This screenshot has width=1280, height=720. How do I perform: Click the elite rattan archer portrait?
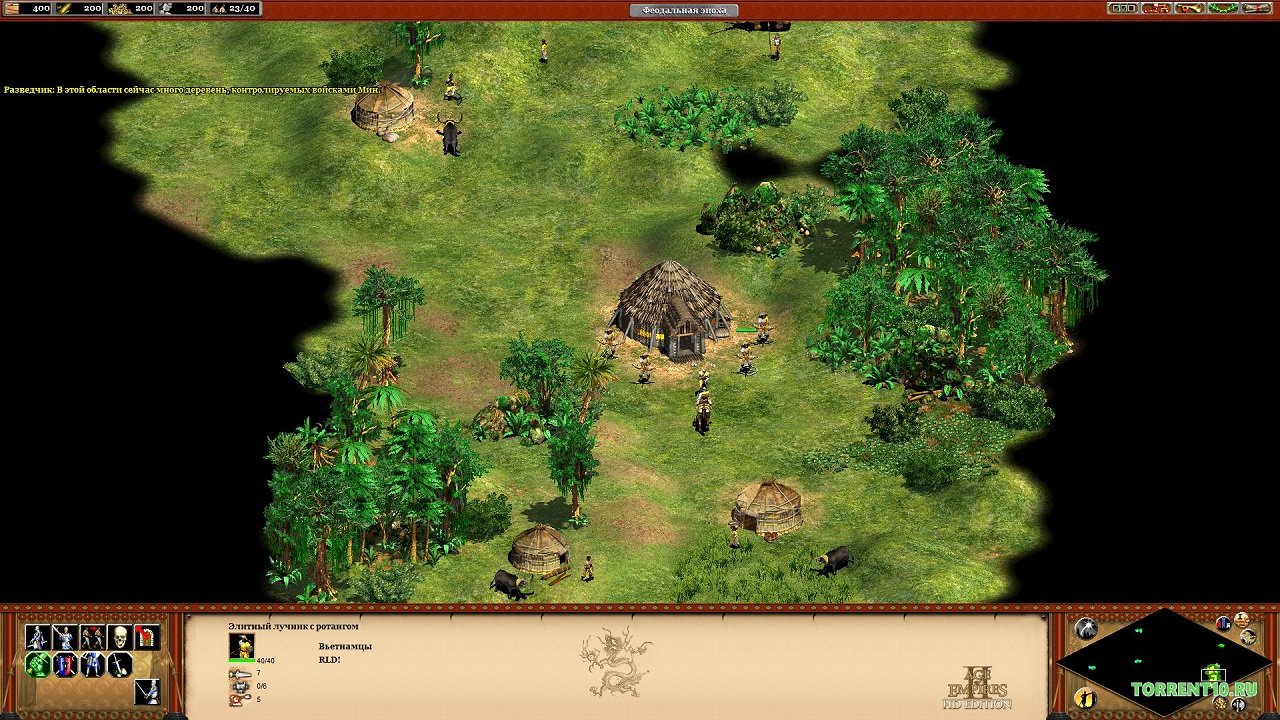click(x=241, y=646)
